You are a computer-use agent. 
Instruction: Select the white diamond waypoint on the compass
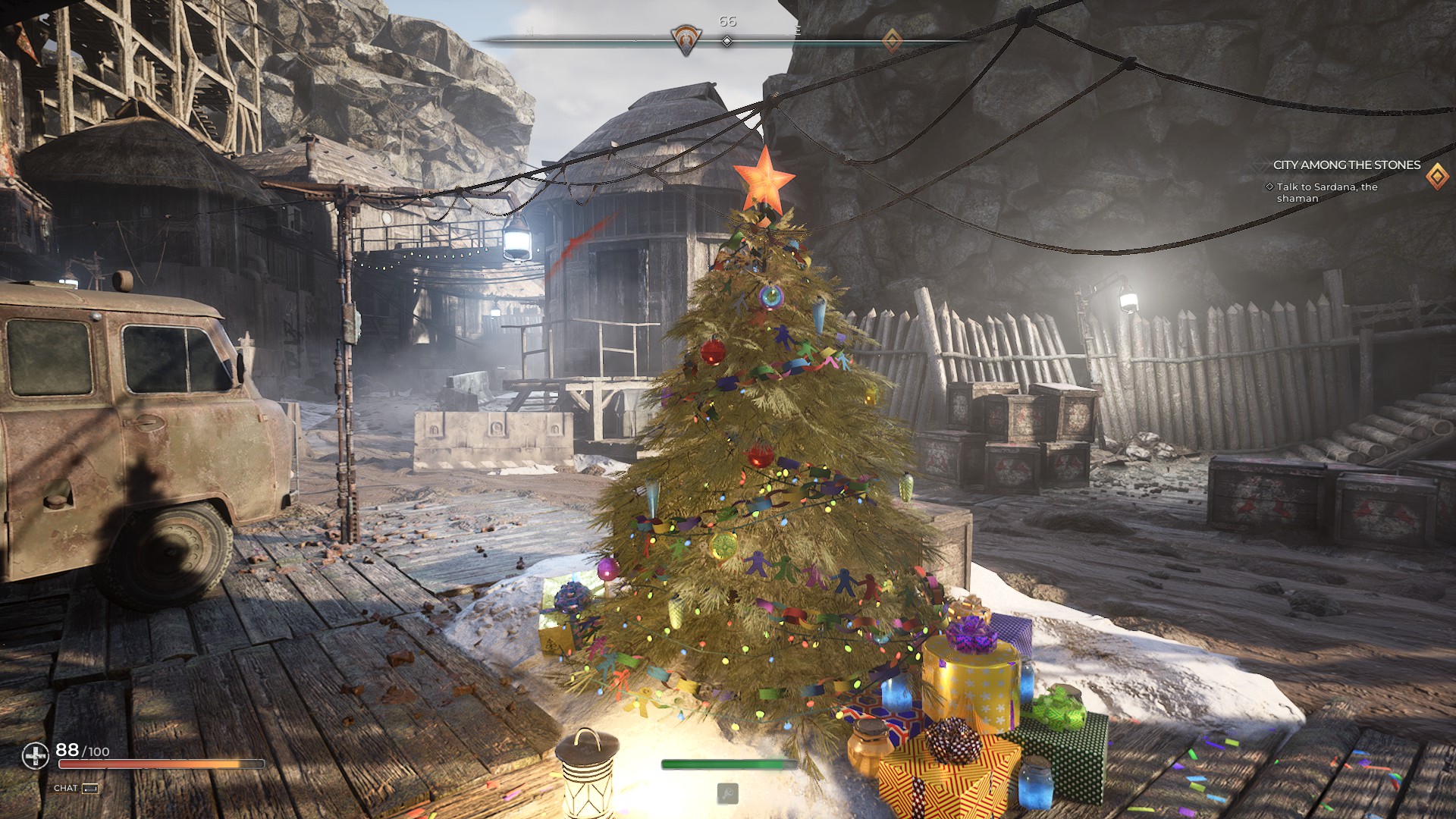(x=726, y=41)
